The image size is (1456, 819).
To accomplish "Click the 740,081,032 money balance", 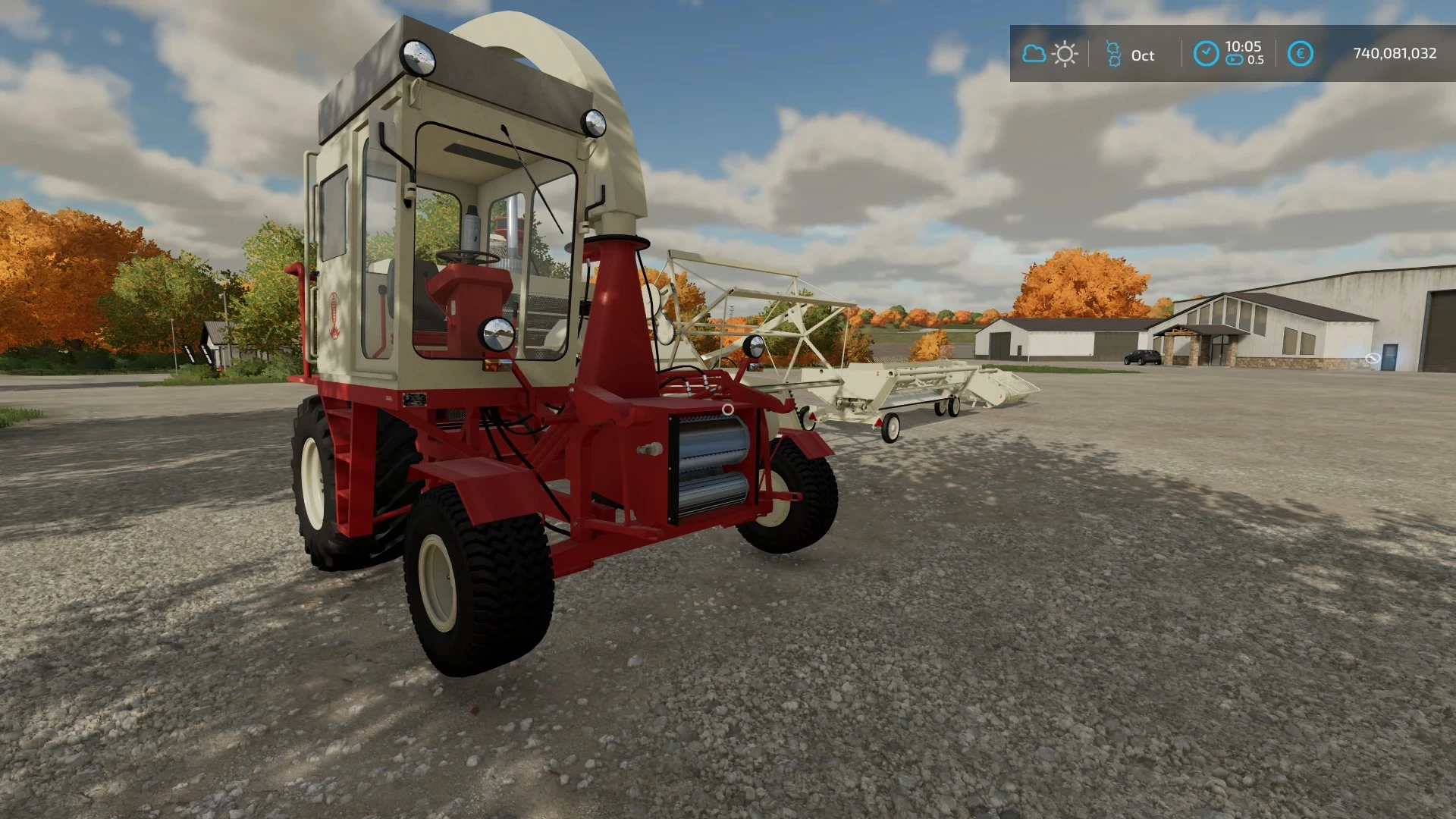I will click(x=1396, y=53).
